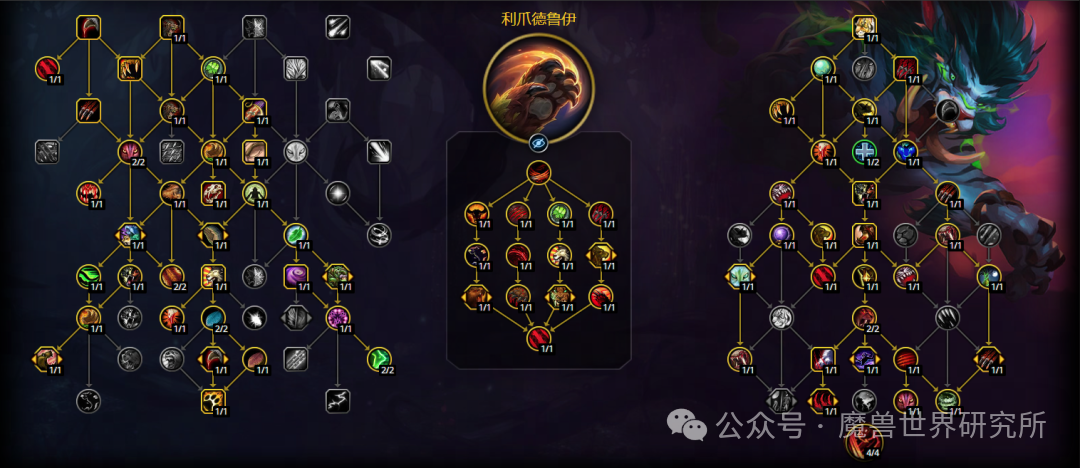
Task: Select the red orb 1/1 talent at left edge
Action: (x=47, y=68)
